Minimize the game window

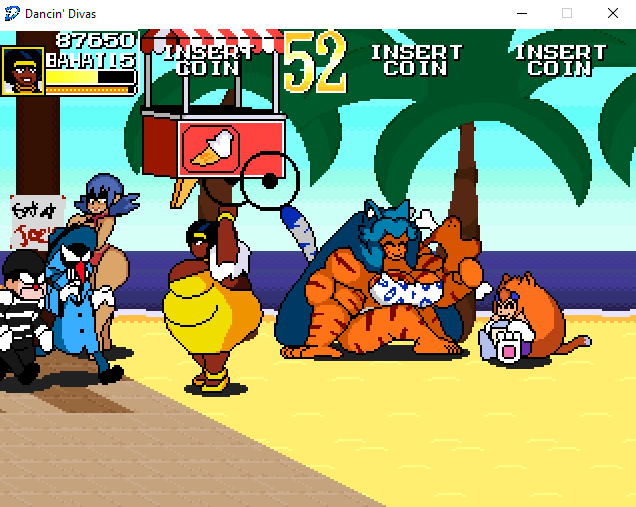521,14
